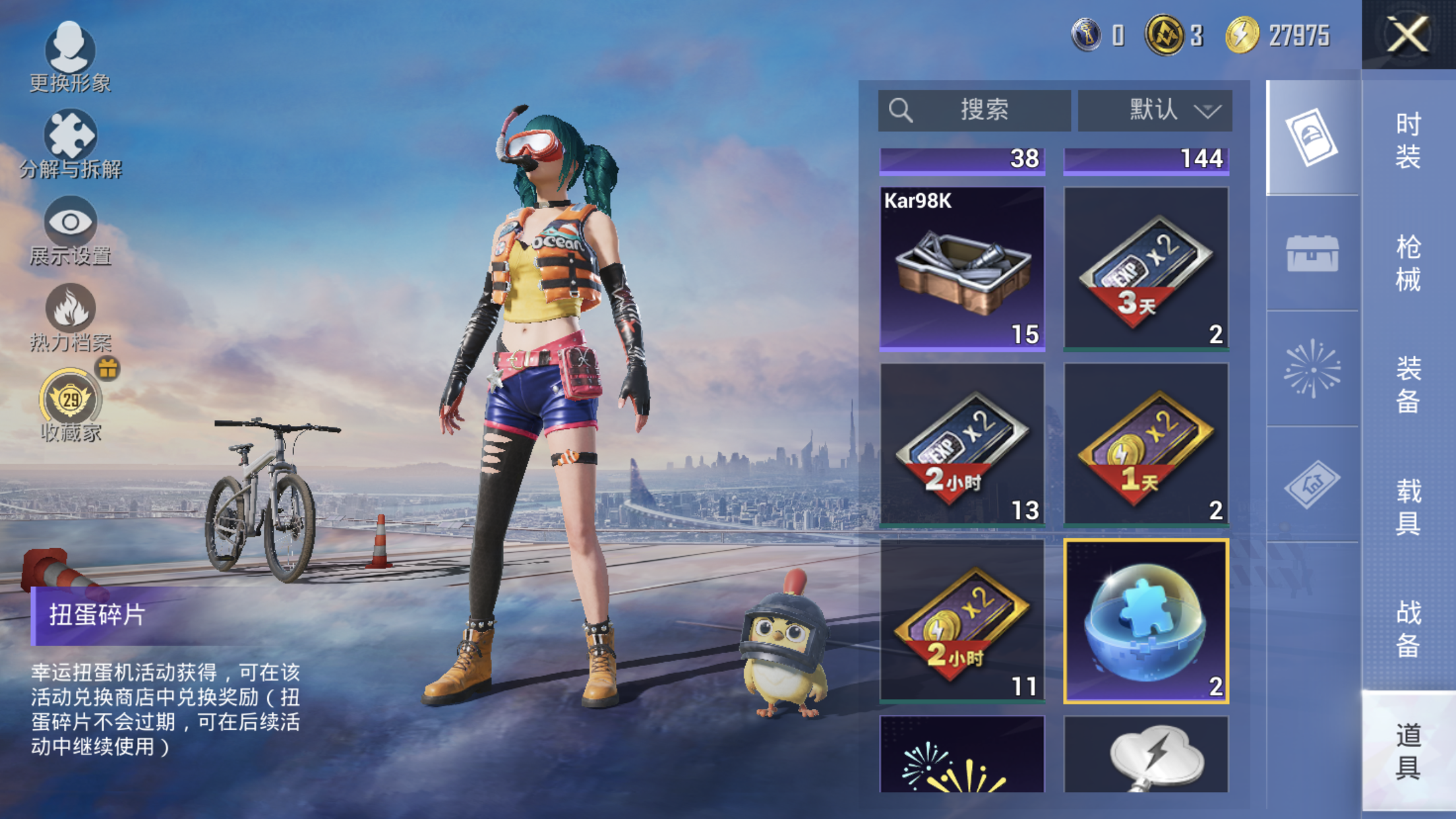
Task: Switch to the 时装 outfit tab
Action: (1408, 140)
